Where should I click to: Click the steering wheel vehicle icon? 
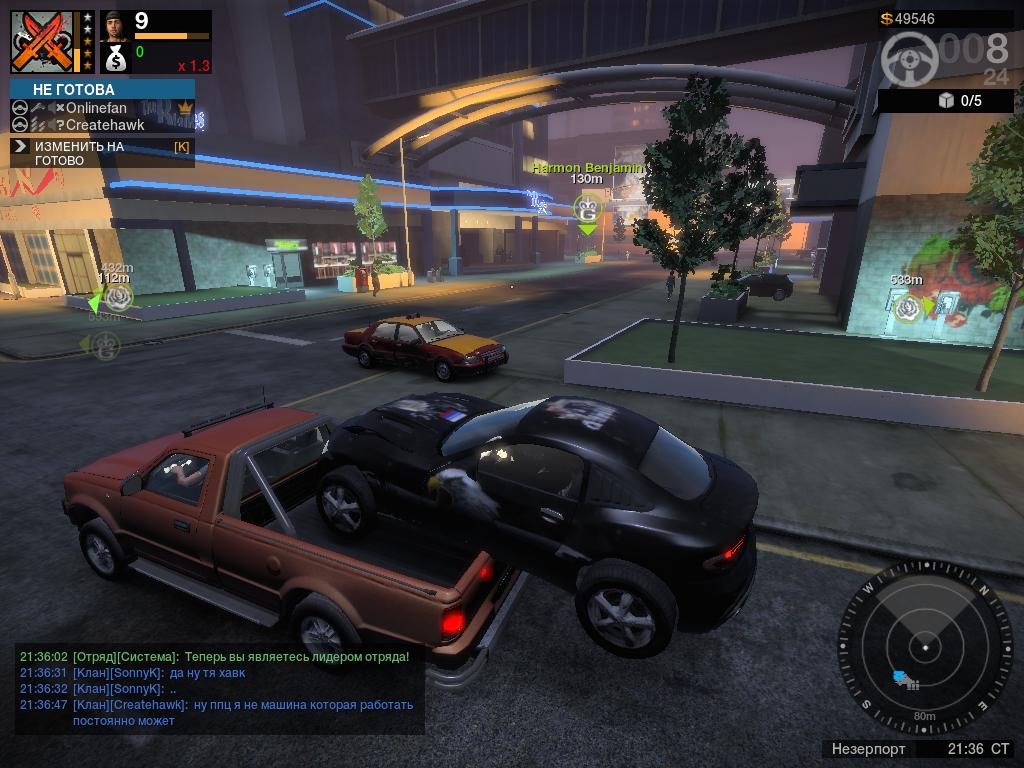(909, 60)
